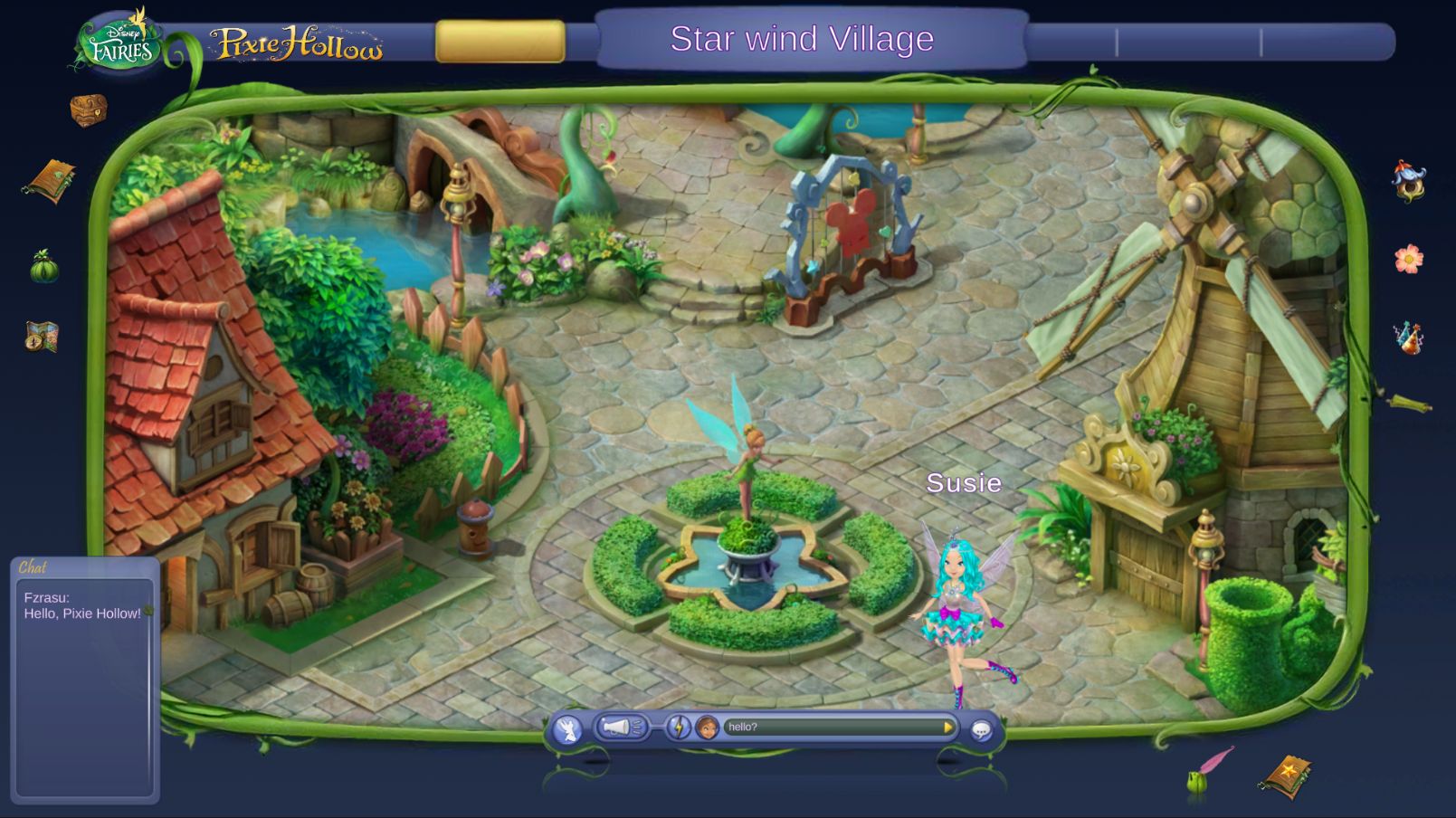1456x818 pixels.
Task: Click the flower house icon
Action: tap(1408, 181)
